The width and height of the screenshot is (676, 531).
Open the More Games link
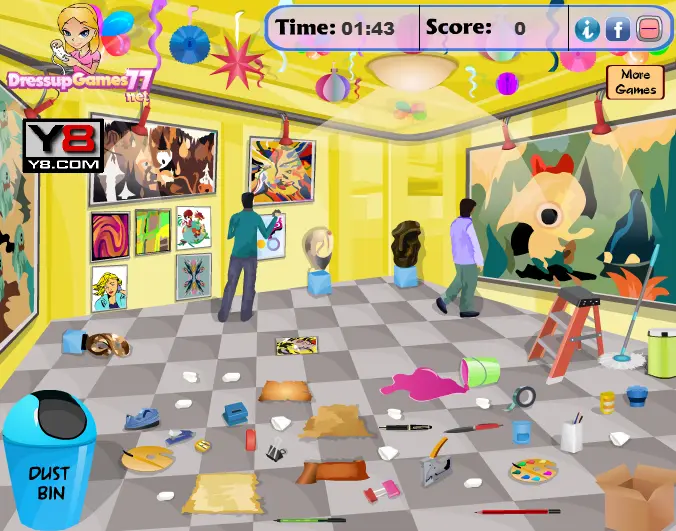[x=635, y=82]
